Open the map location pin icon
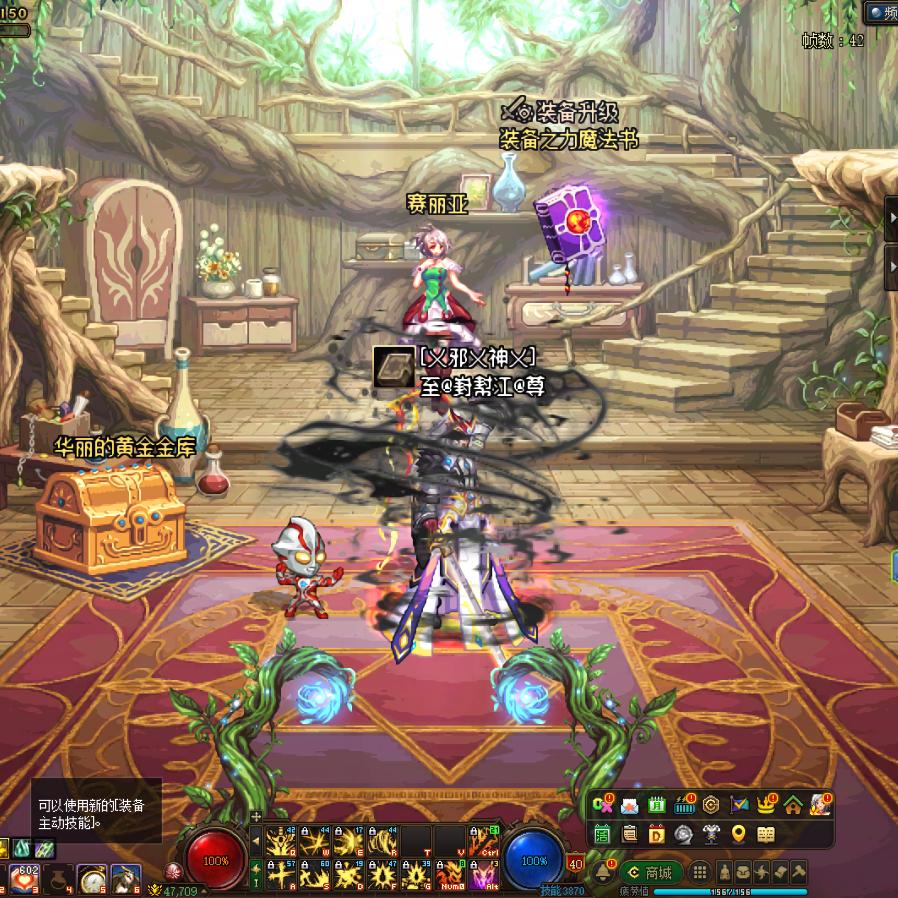898x898 pixels. point(739,833)
